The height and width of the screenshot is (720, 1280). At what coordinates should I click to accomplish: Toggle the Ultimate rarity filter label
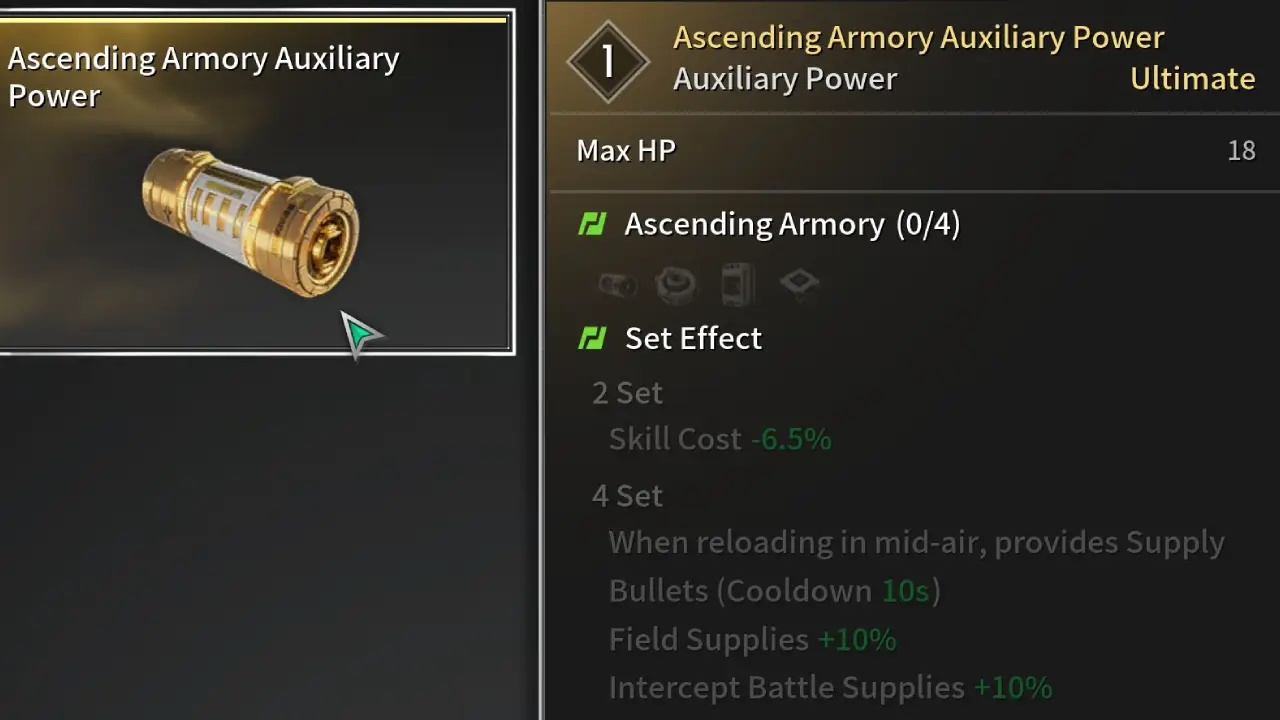pos(1192,78)
